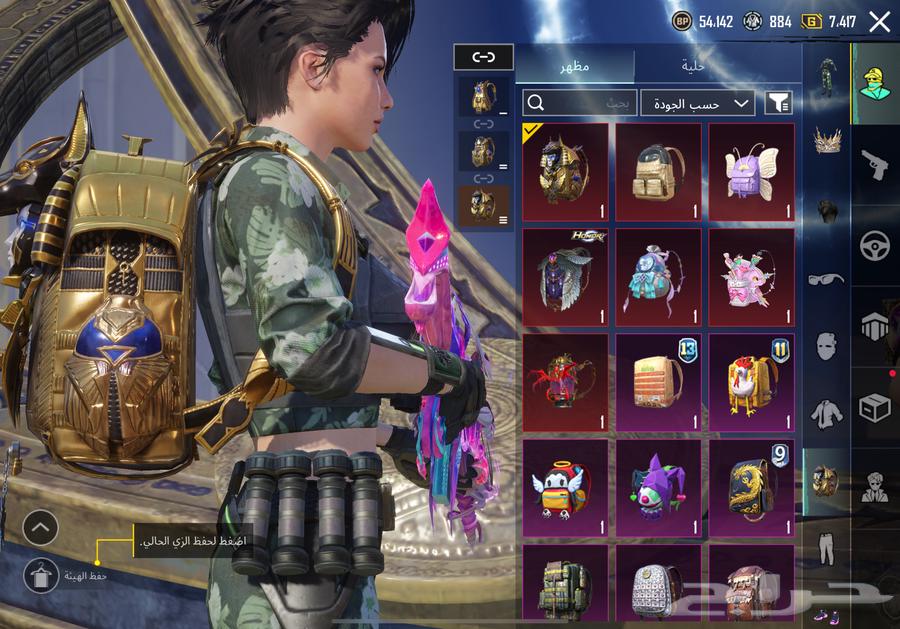Save the current outfit with حفظ الهيئة

point(42,575)
